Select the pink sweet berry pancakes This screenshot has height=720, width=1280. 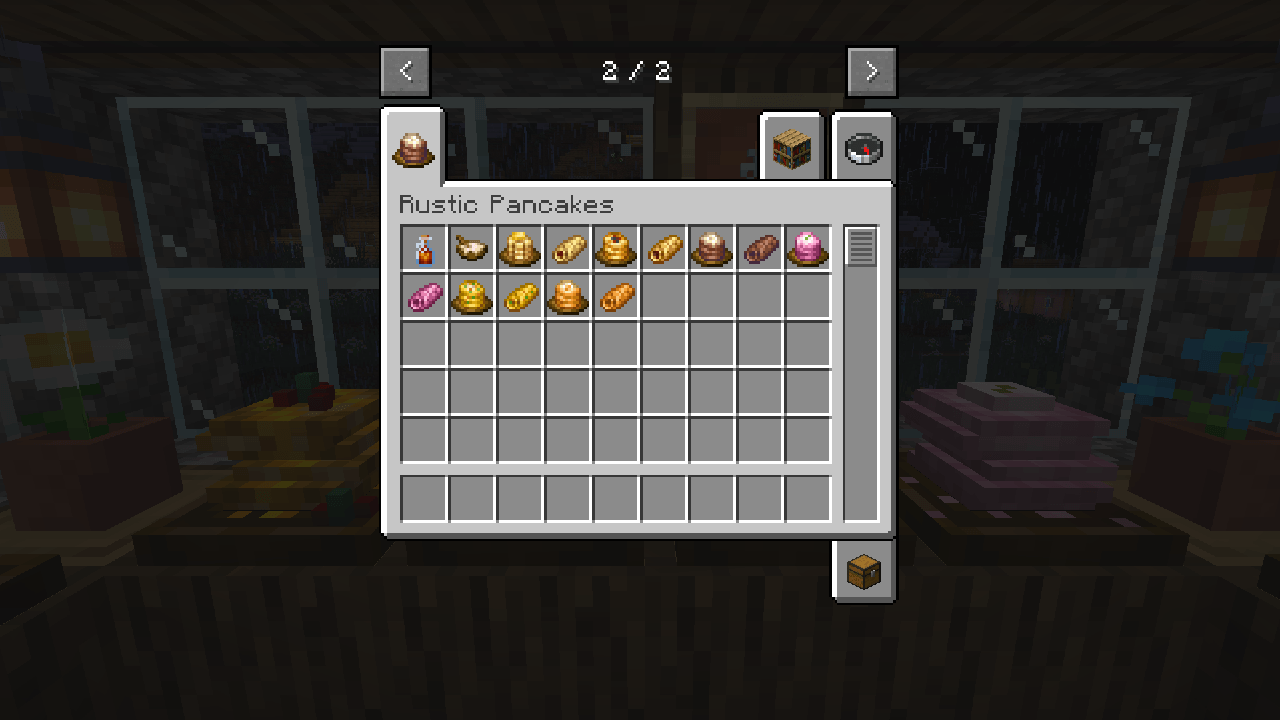point(807,248)
